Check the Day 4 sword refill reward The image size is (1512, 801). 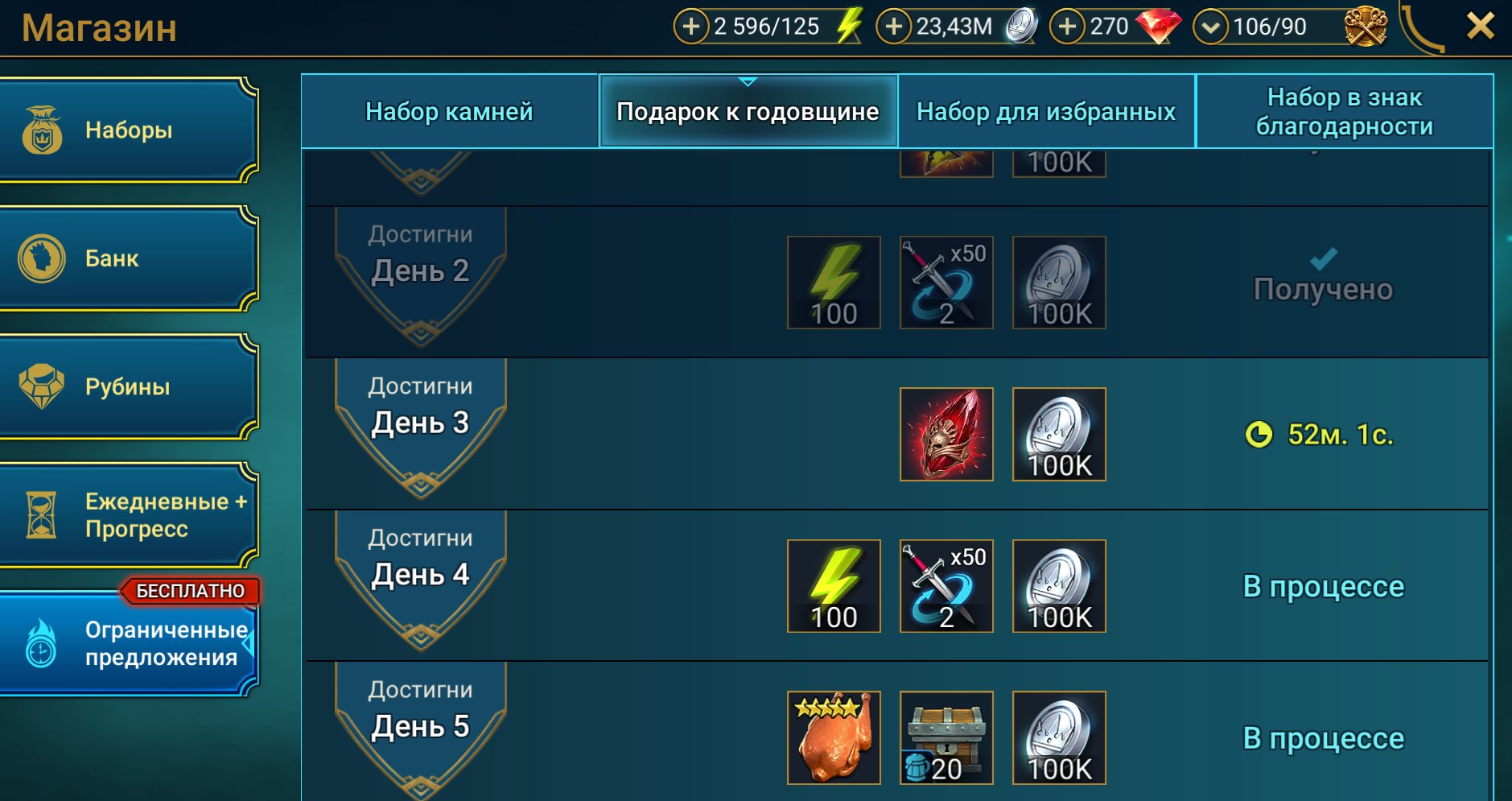(946, 586)
